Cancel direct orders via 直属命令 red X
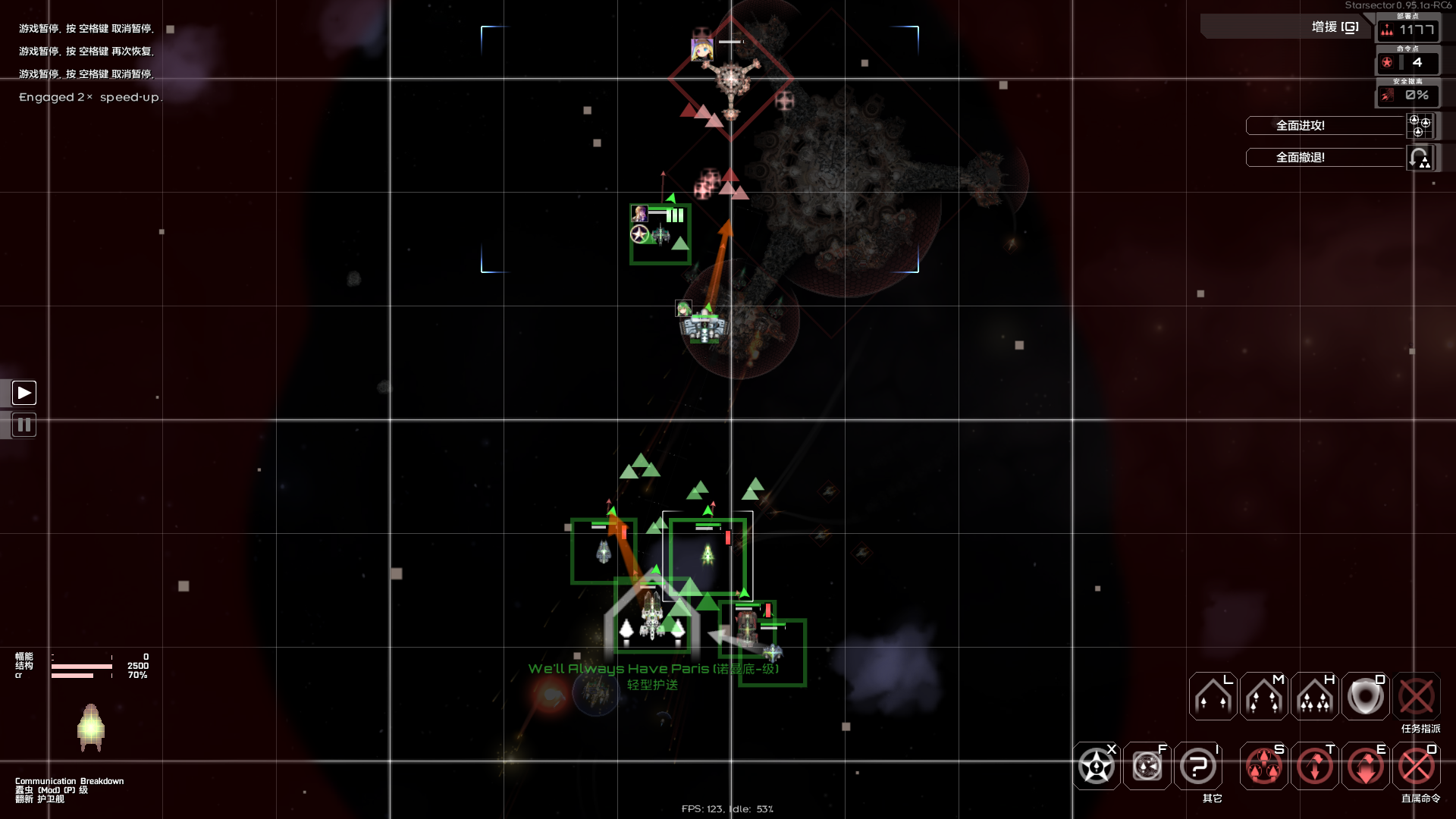 coord(1417,766)
